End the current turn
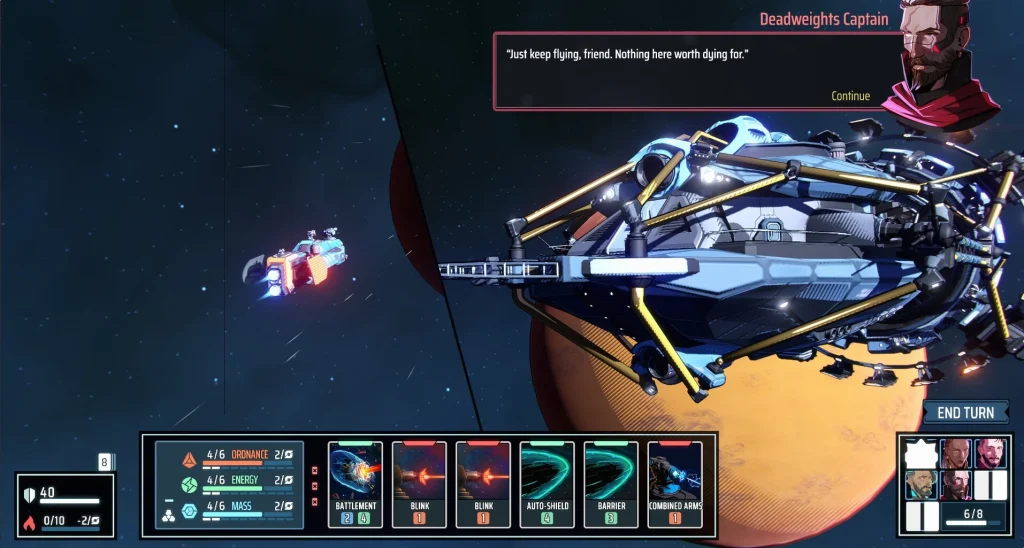 [965, 413]
